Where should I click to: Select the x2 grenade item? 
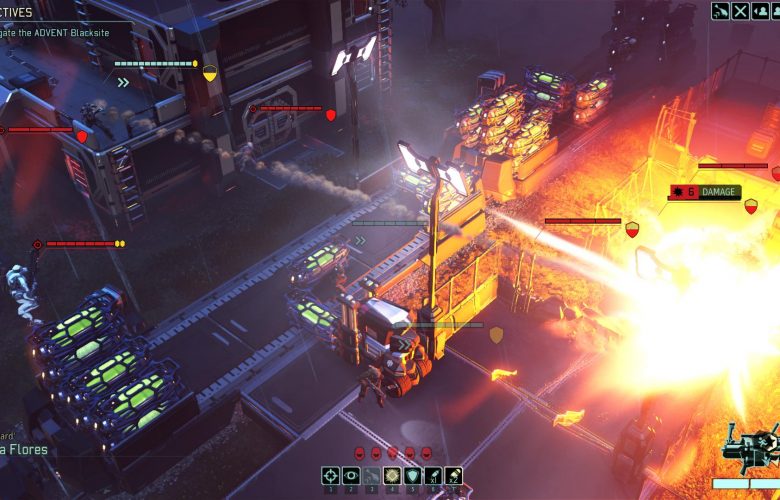(454, 476)
